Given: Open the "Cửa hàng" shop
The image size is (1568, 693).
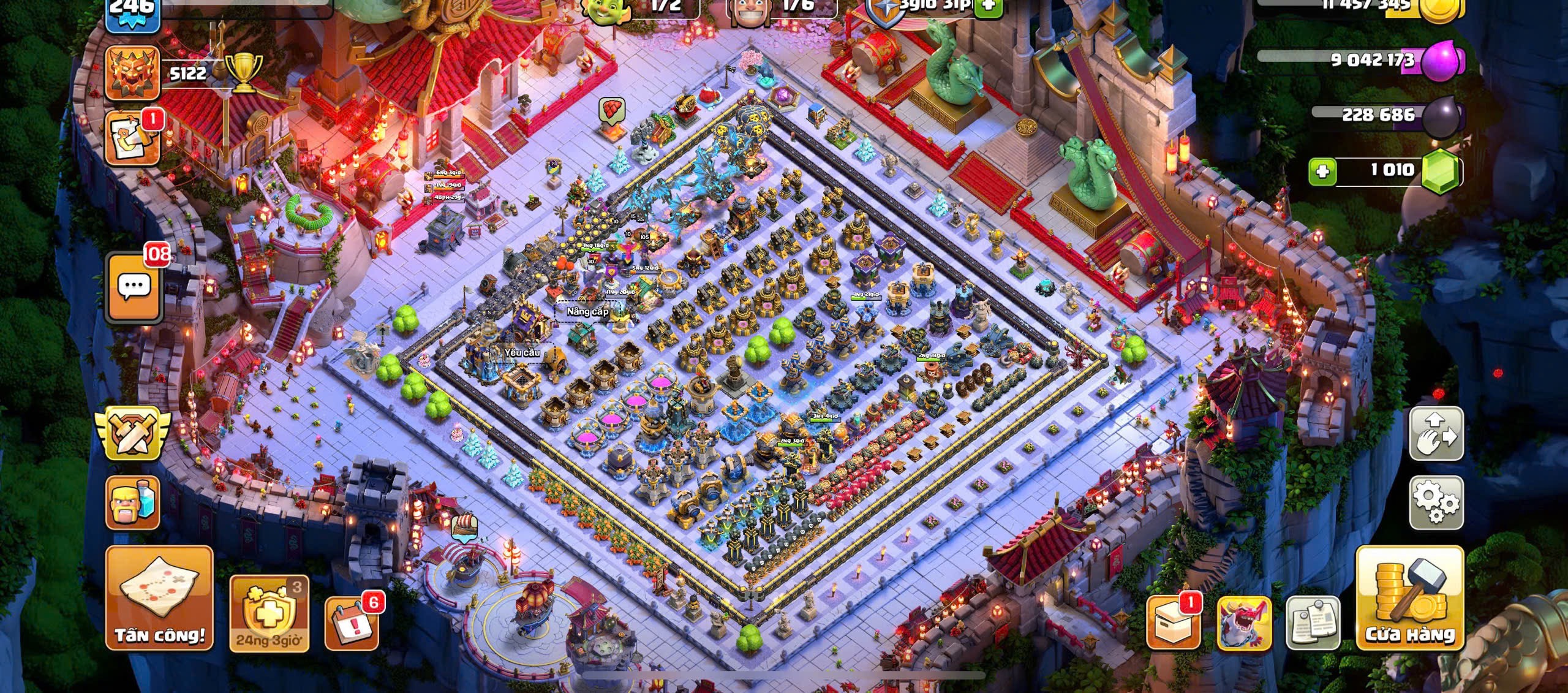Looking at the screenshot, I should pos(1409,597).
